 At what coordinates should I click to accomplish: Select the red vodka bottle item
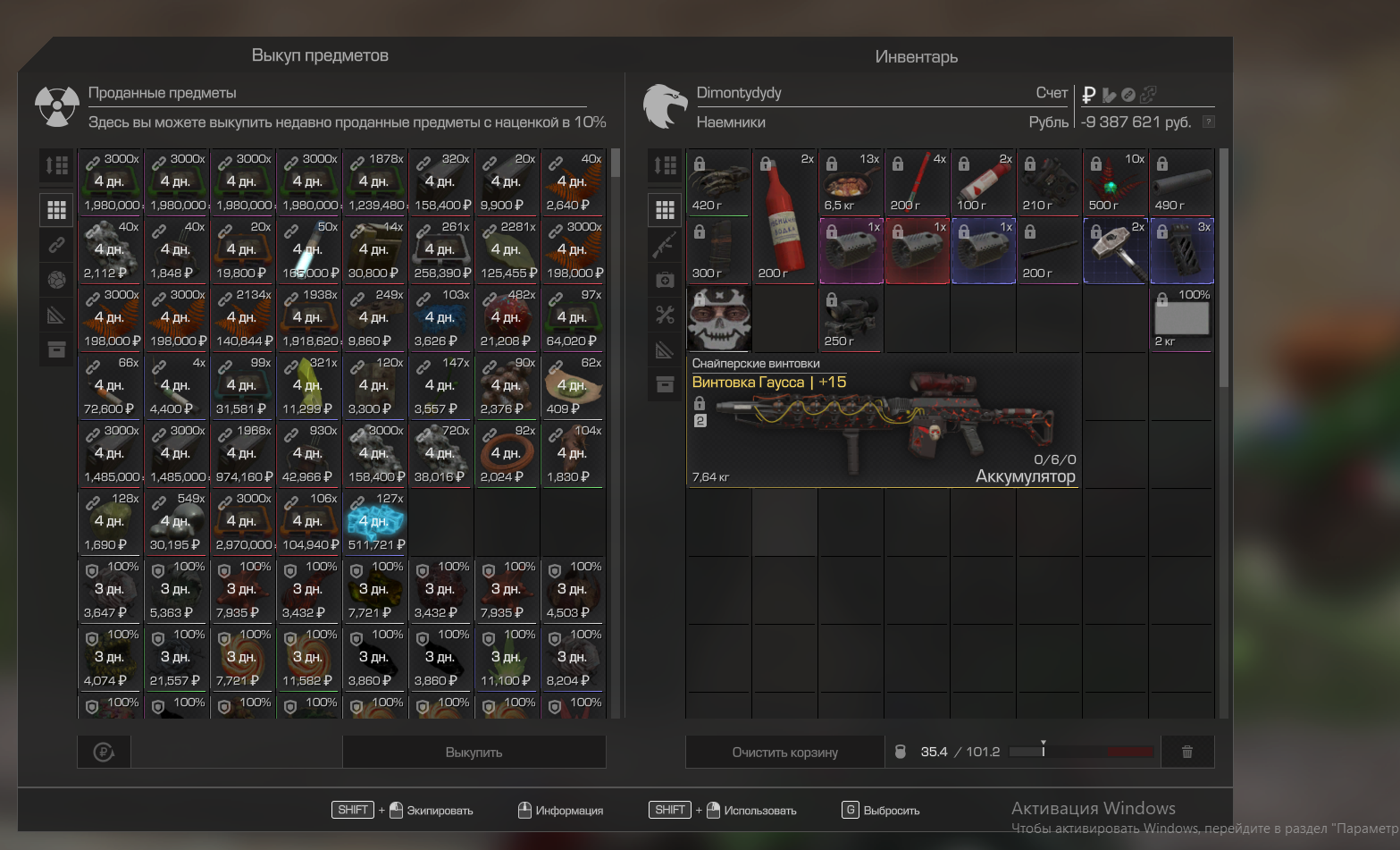click(x=785, y=217)
